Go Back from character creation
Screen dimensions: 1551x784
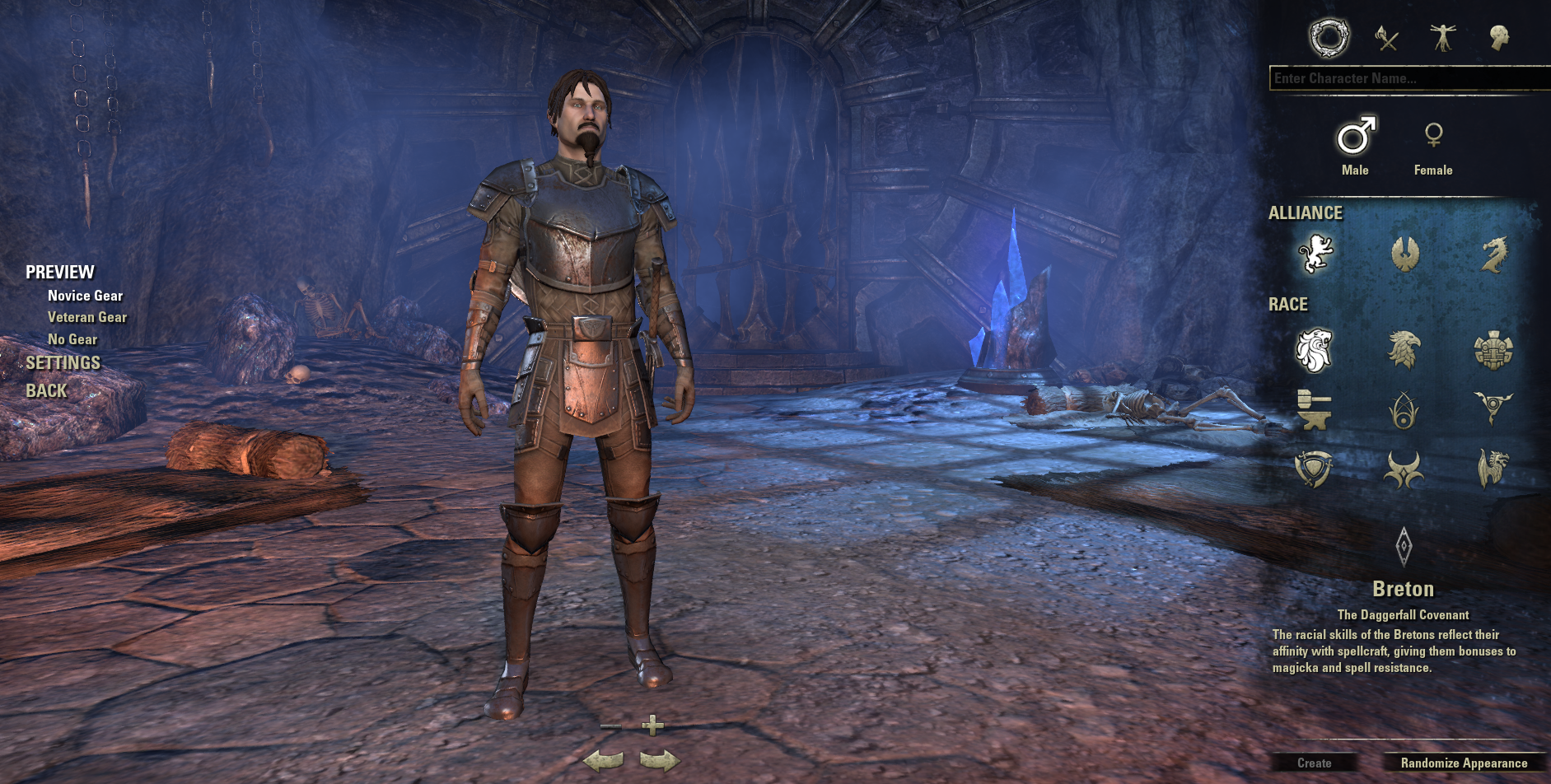pyautogui.click(x=46, y=391)
